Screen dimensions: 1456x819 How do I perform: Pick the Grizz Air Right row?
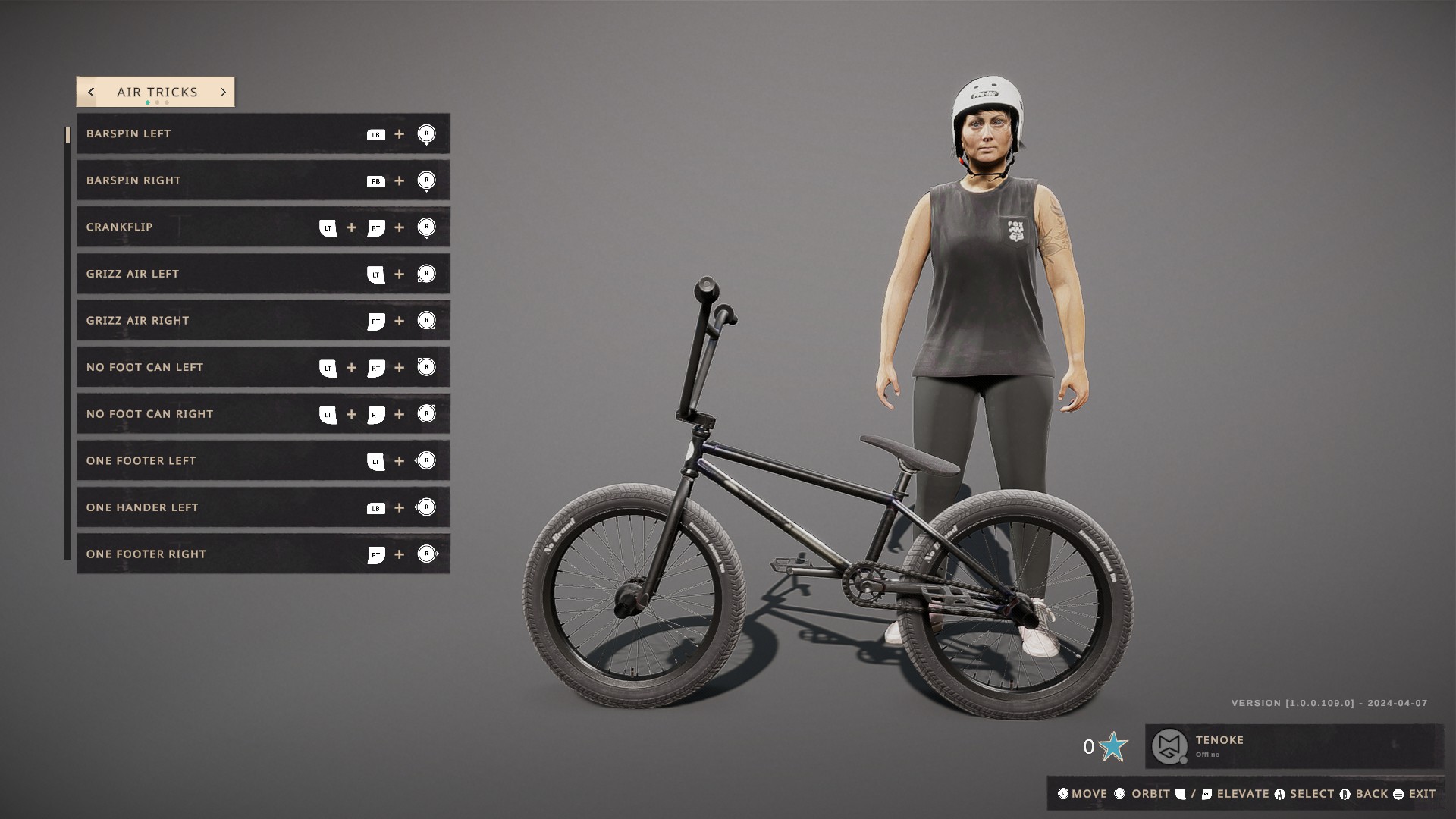(x=262, y=321)
